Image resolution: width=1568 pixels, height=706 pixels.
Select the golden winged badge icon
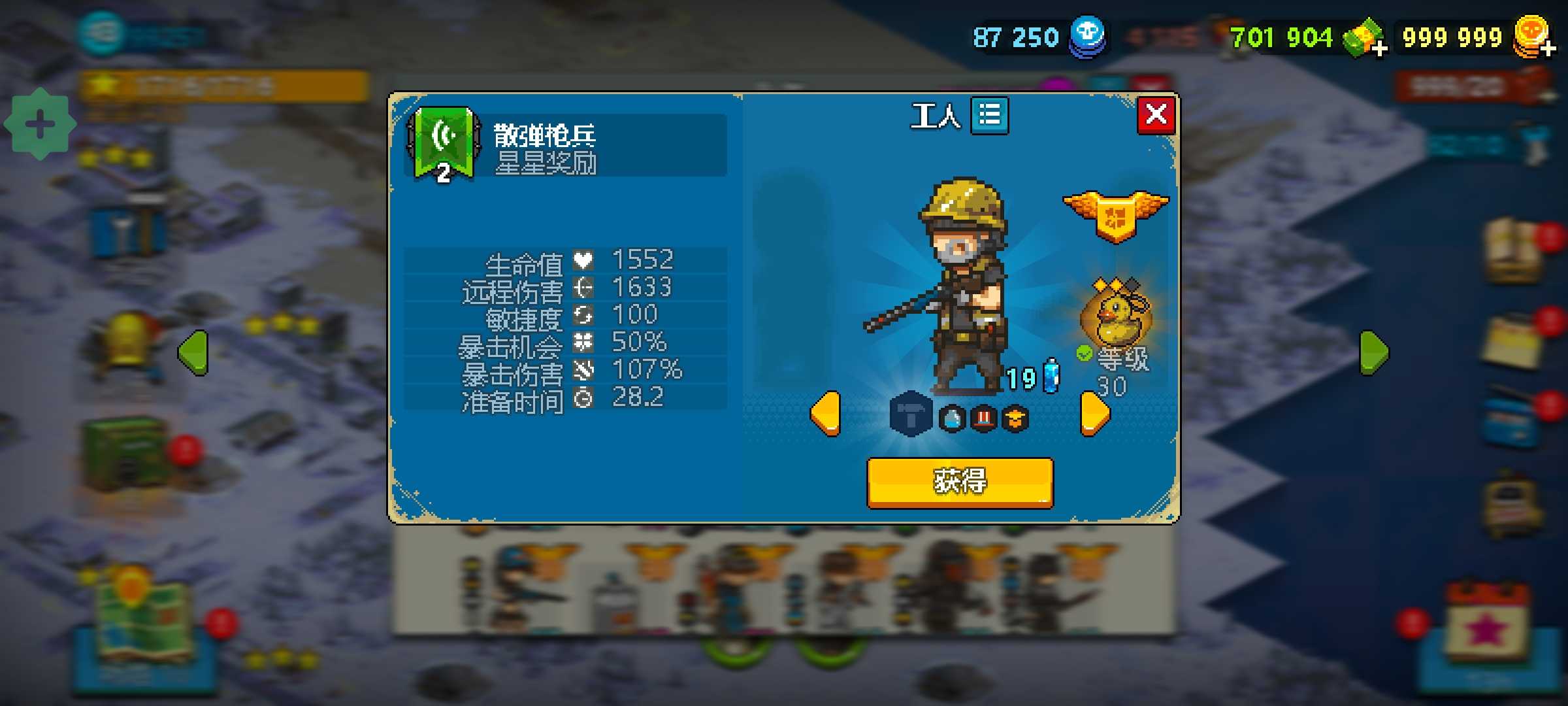(1116, 214)
